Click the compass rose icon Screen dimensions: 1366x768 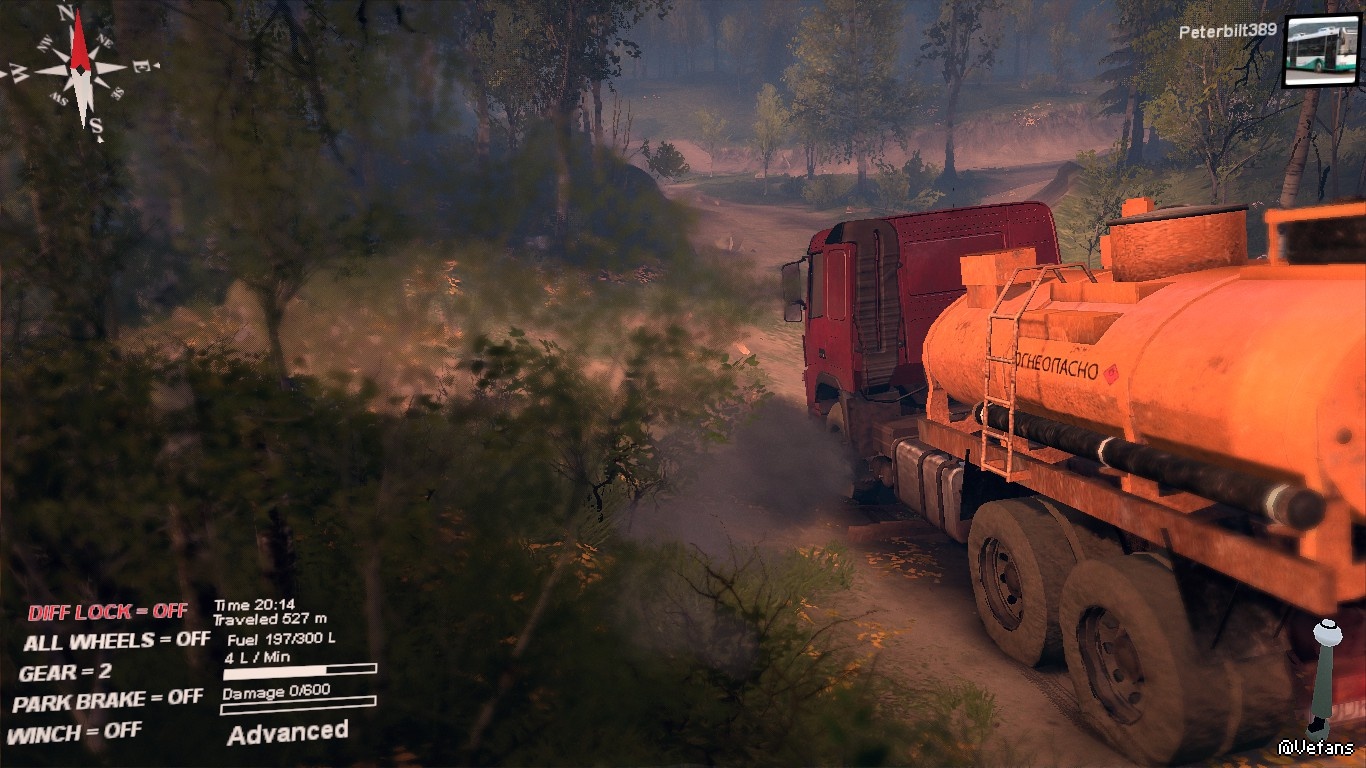point(82,68)
